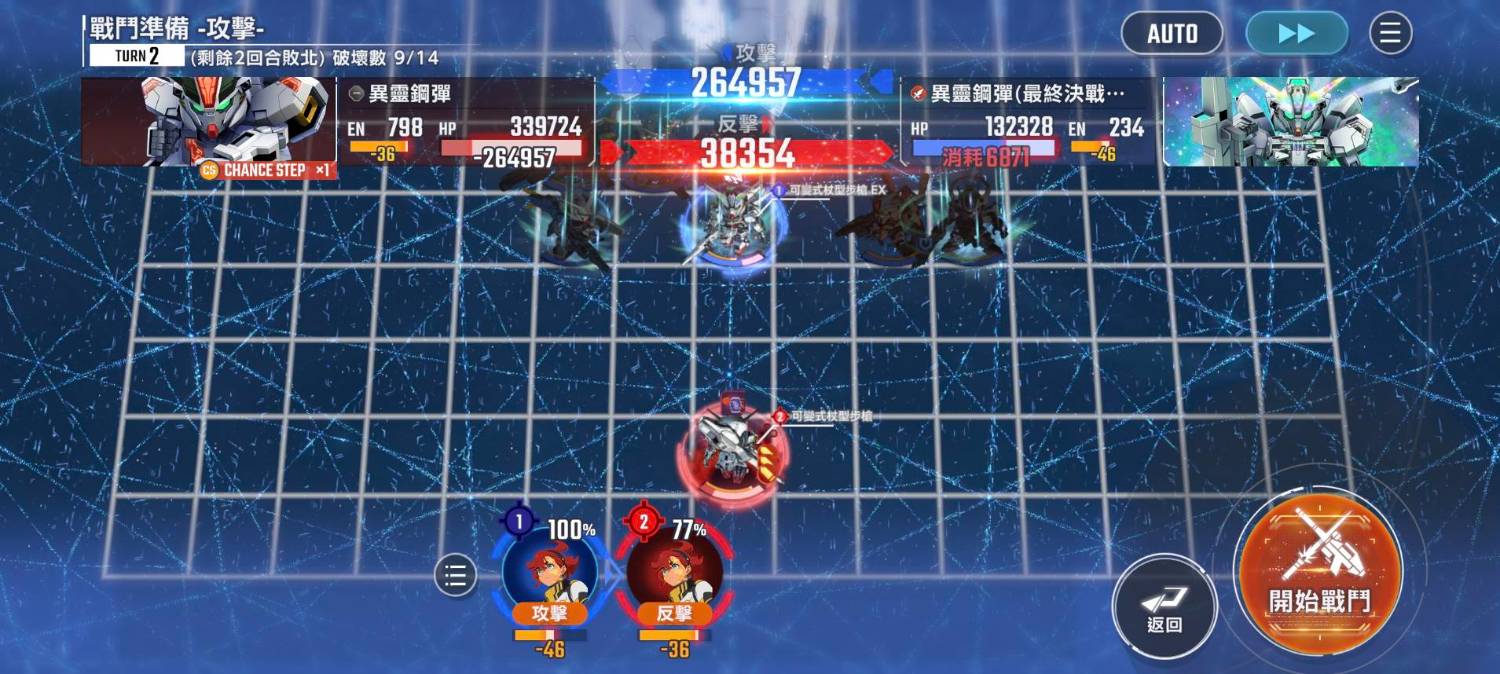
Task: Toggle the AUTO battle button
Action: [1172, 33]
